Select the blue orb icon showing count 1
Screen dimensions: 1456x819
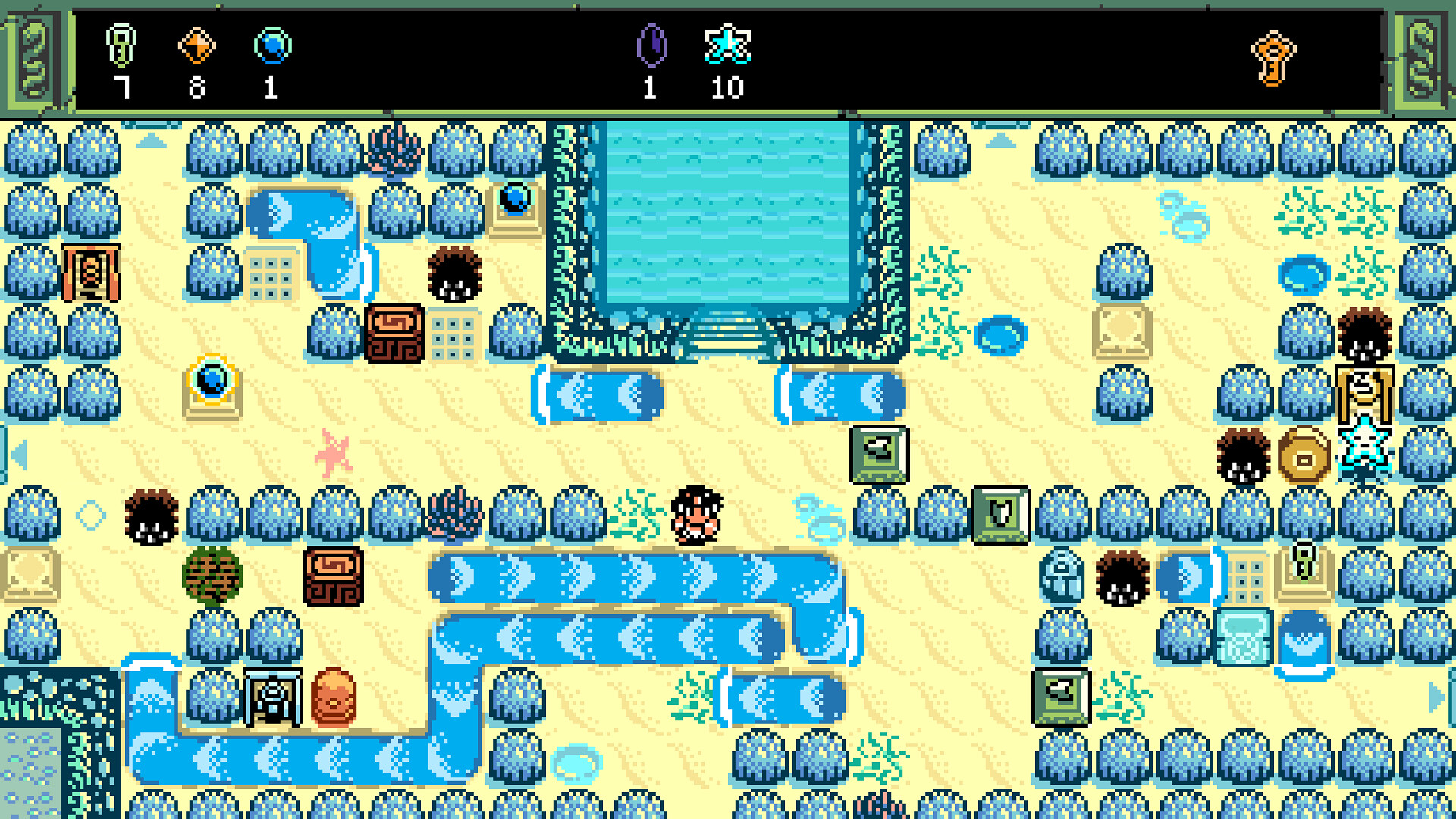point(269,47)
